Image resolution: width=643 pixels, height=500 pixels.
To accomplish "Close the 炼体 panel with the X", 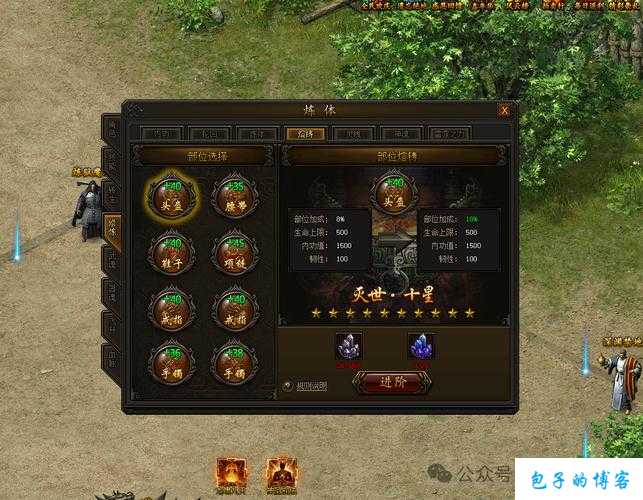I will 504,110.
